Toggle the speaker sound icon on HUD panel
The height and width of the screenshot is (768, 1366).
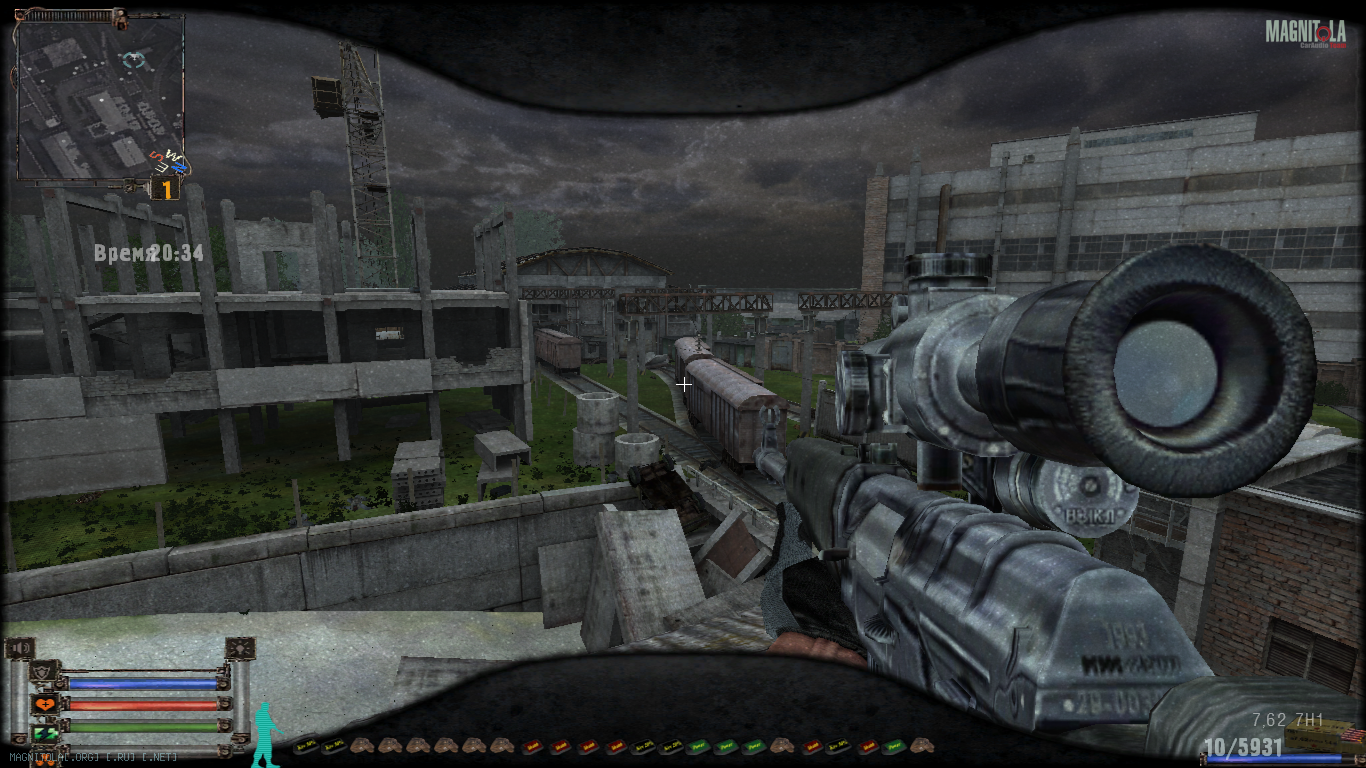[19, 648]
